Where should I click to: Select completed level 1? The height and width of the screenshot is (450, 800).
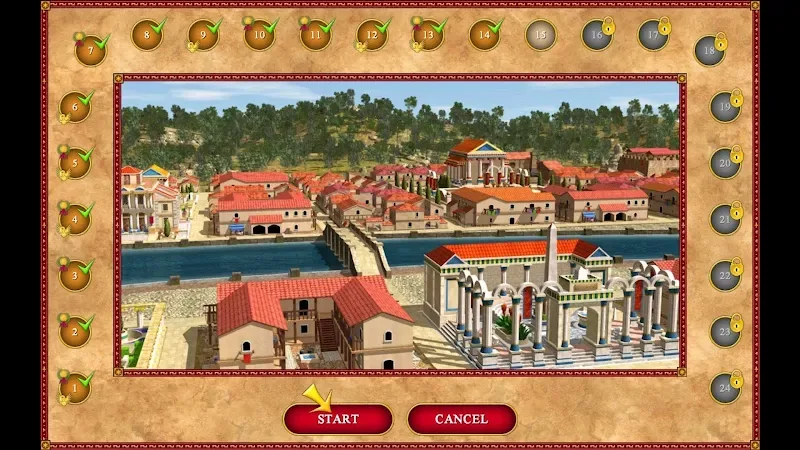[74, 387]
